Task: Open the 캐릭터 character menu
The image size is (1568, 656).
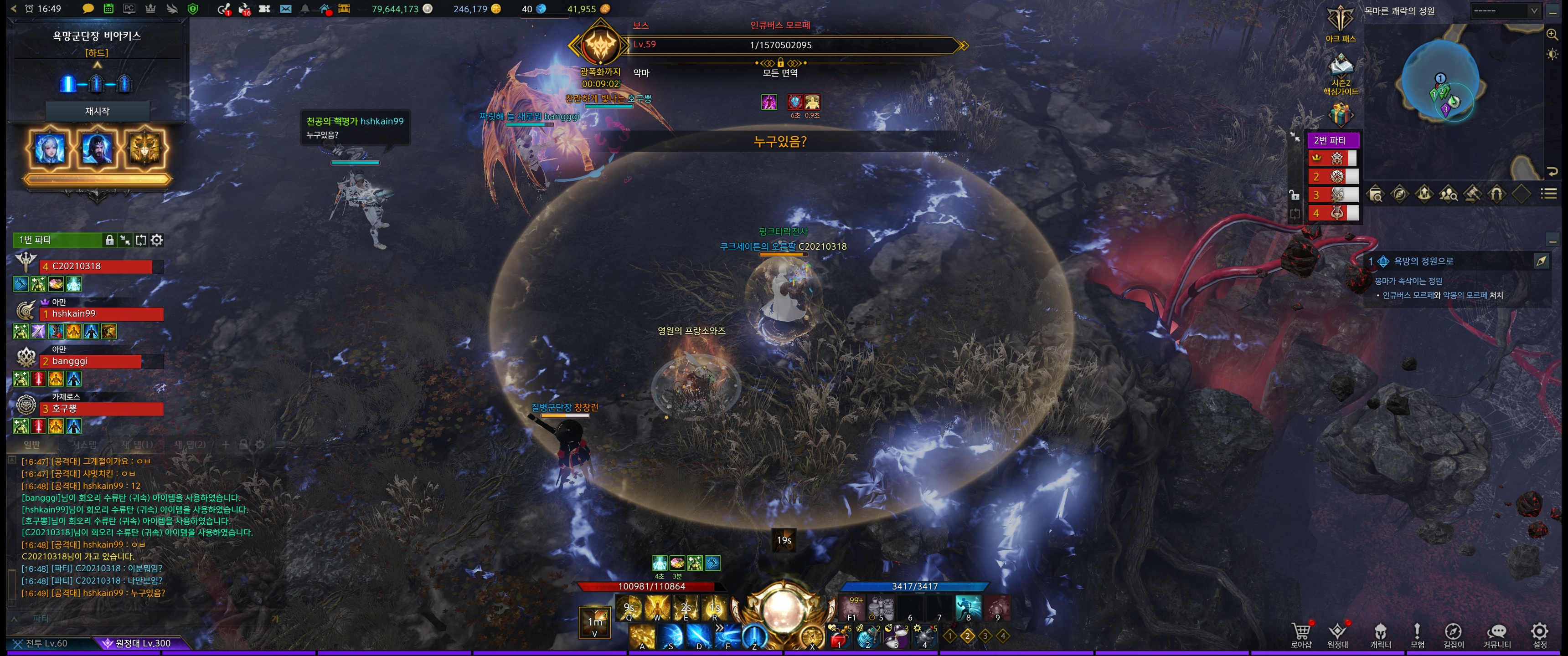Action: coord(1380,634)
